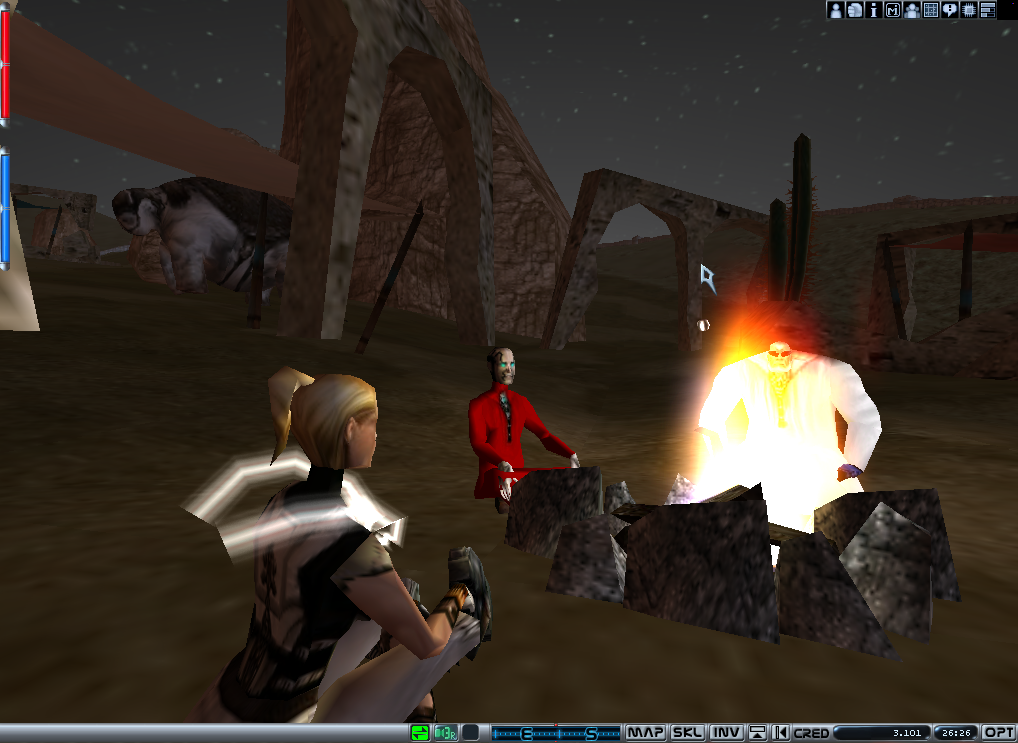Open the speech bubble chat icon
This screenshot has width=1018, height=743.
coord(949,10)
